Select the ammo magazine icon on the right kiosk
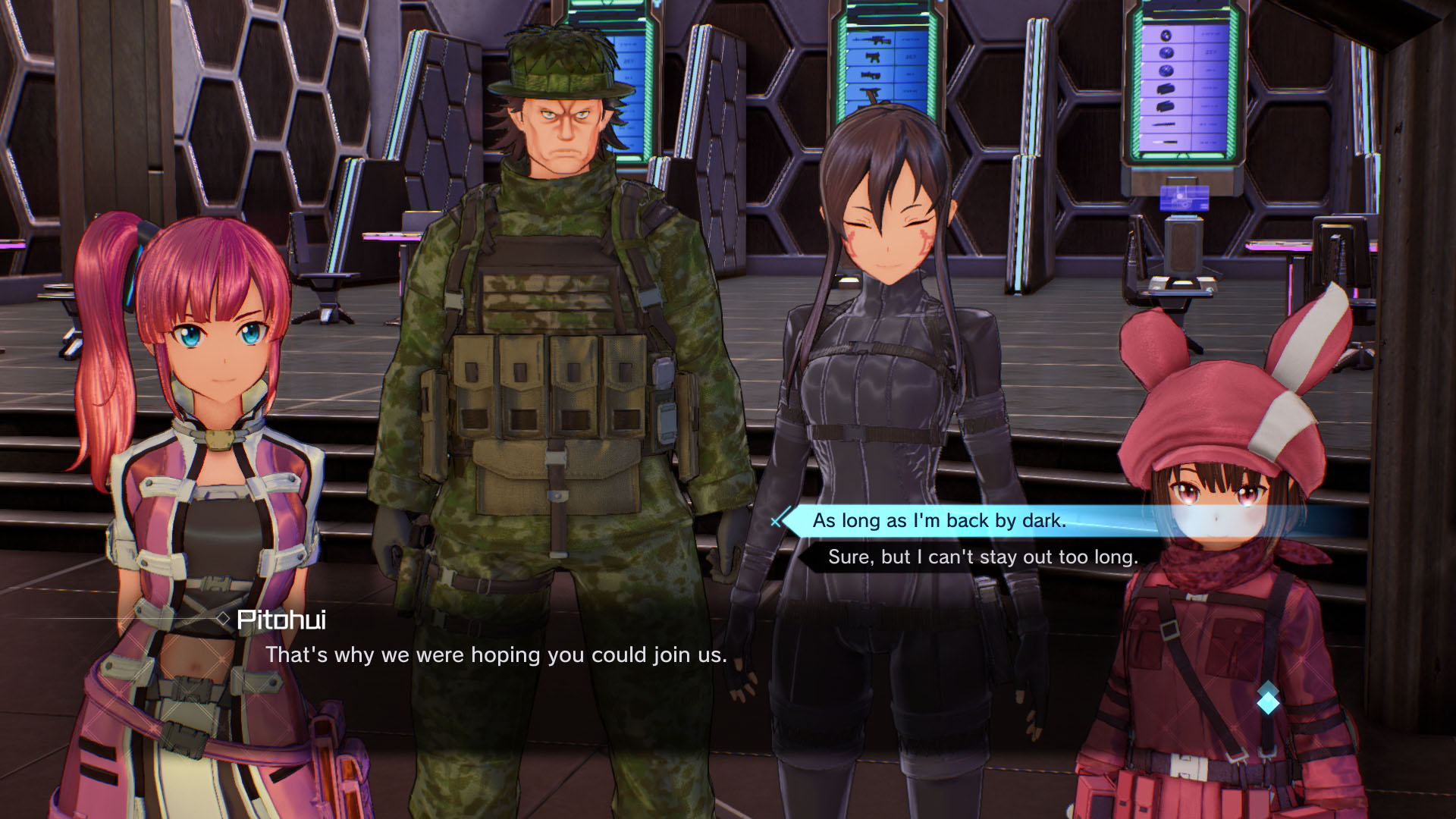The width and height of the screenshot is (1456, 819). click(1166, 88)
